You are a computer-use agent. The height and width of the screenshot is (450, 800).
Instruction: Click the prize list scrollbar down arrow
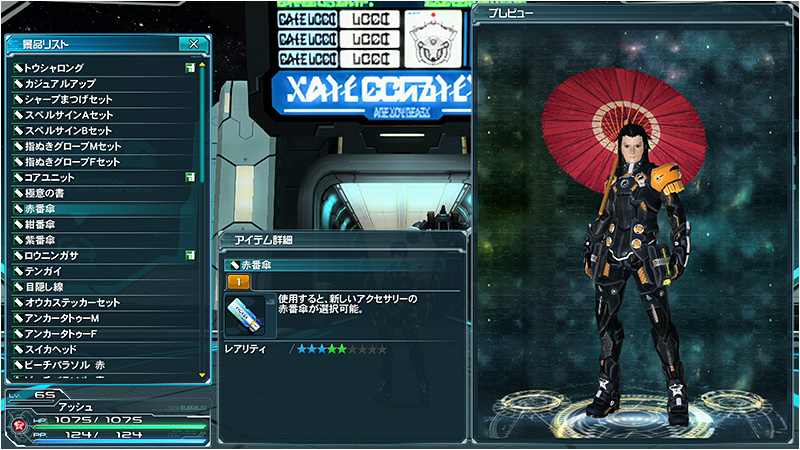coord(203,376)
